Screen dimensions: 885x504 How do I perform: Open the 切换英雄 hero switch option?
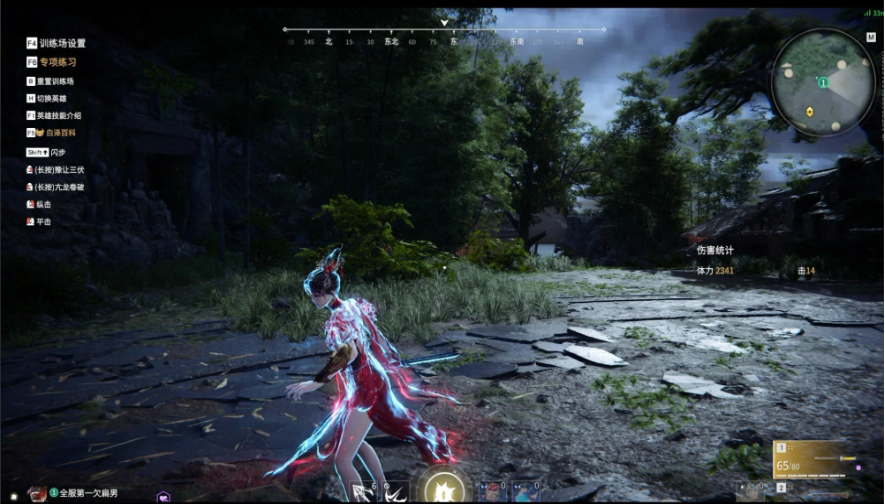click(x=51, y=98)
